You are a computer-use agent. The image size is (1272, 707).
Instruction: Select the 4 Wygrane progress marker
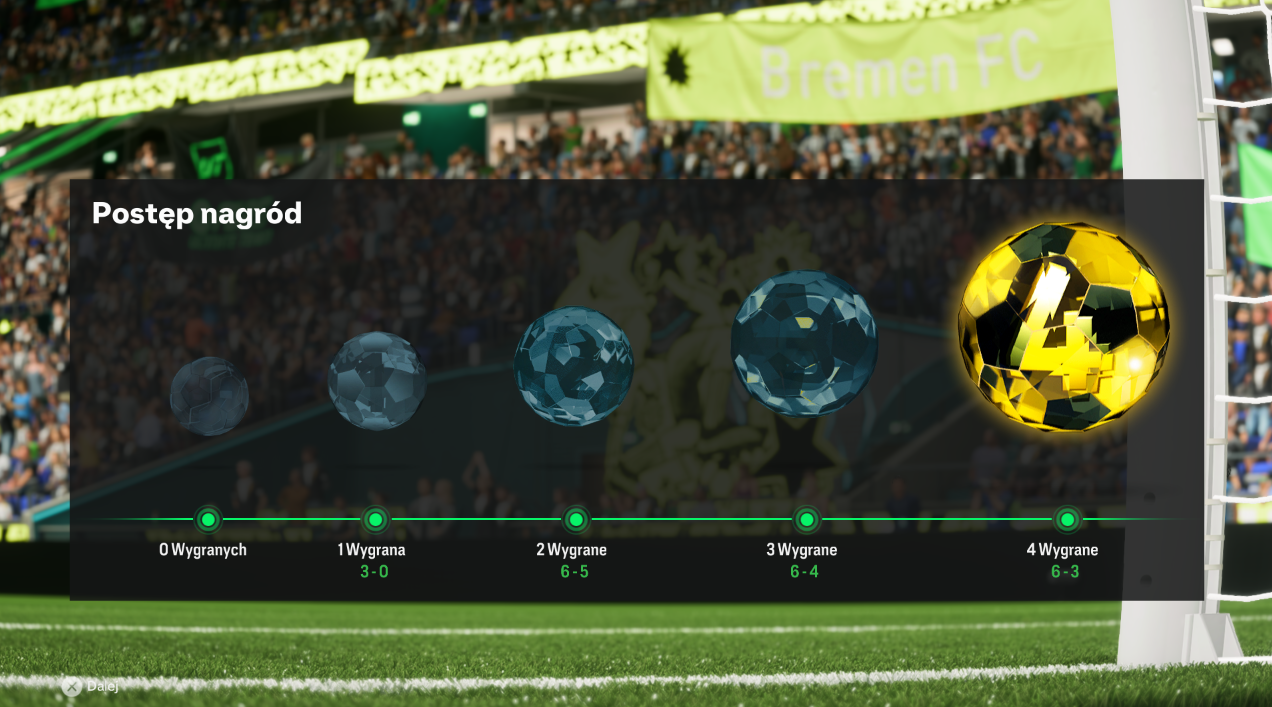[1067, 519]
